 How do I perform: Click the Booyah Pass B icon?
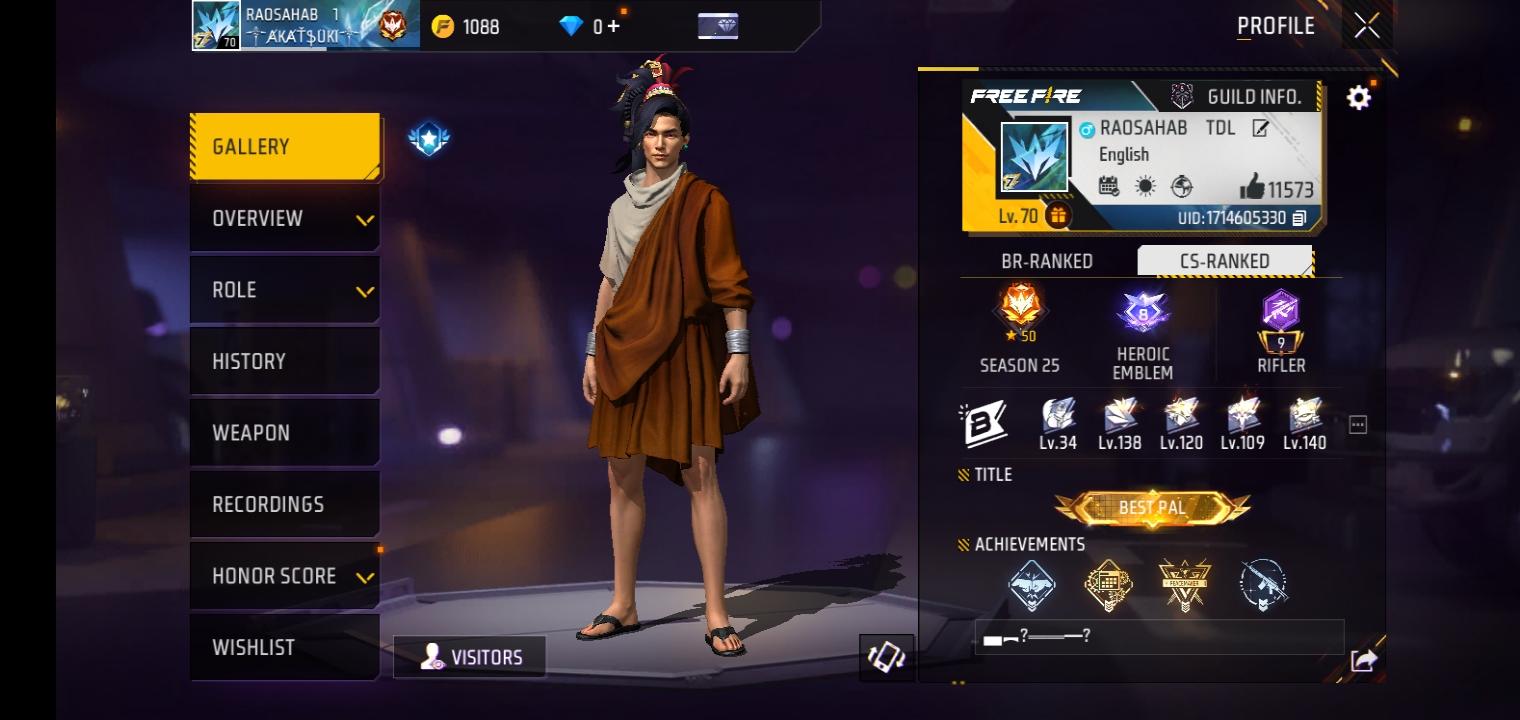(984, 421)
